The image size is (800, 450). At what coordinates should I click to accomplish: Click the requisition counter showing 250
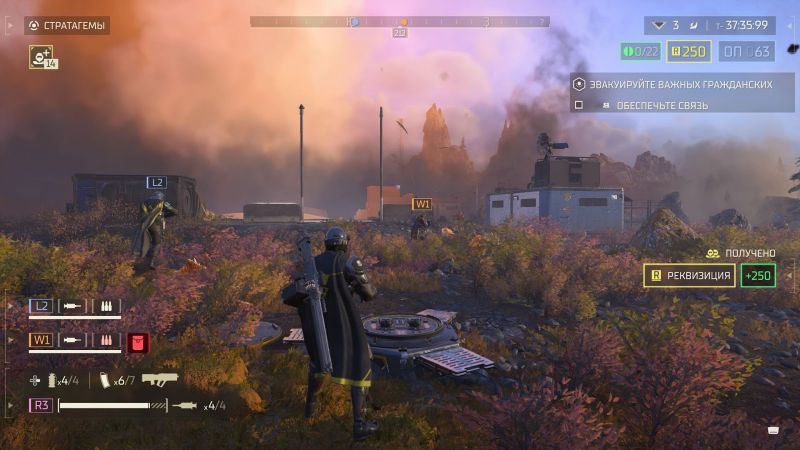pyautogui.click(x=689, y=51)
